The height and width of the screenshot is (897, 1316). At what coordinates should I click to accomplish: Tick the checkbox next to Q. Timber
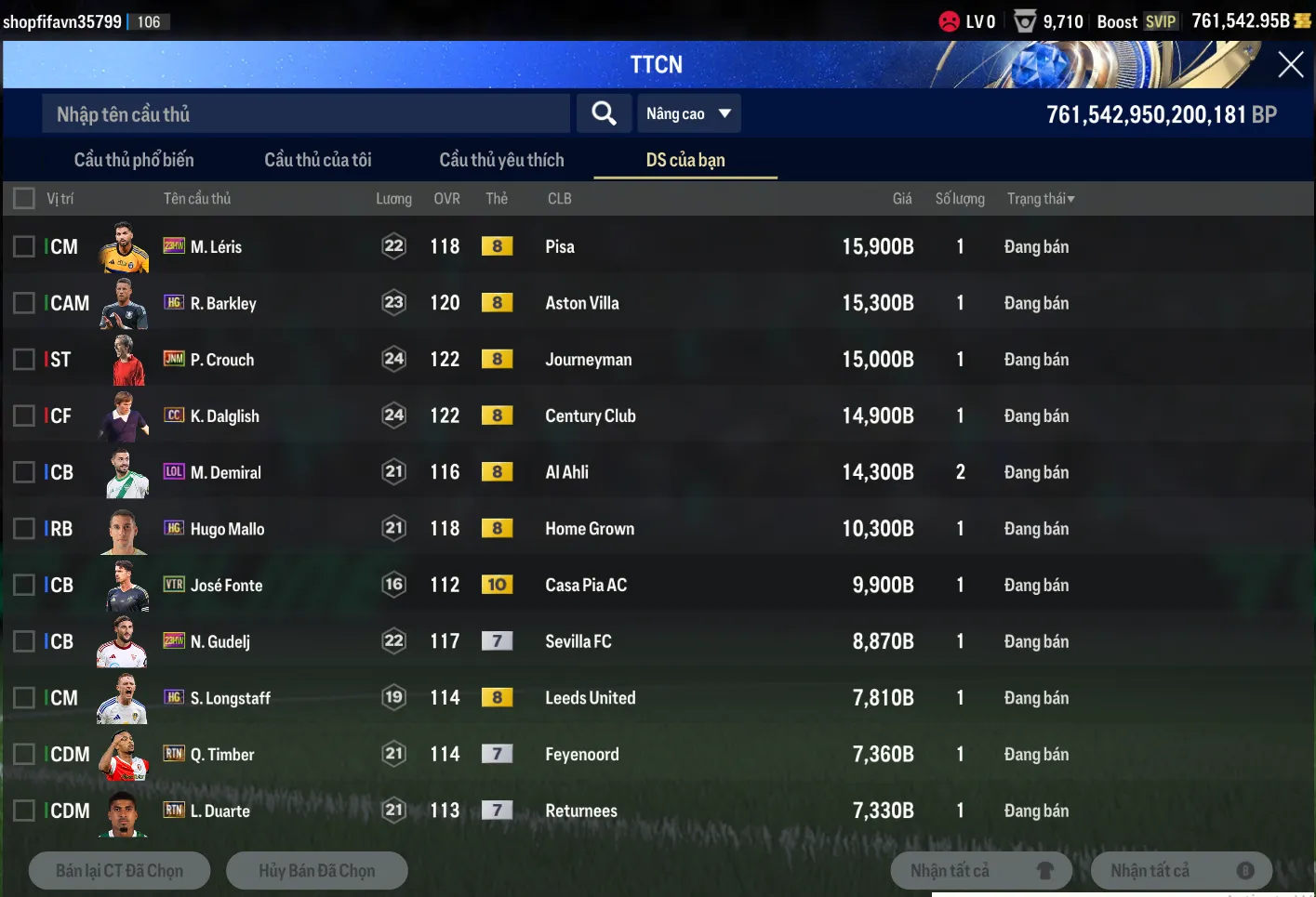(x=24, y=754)
